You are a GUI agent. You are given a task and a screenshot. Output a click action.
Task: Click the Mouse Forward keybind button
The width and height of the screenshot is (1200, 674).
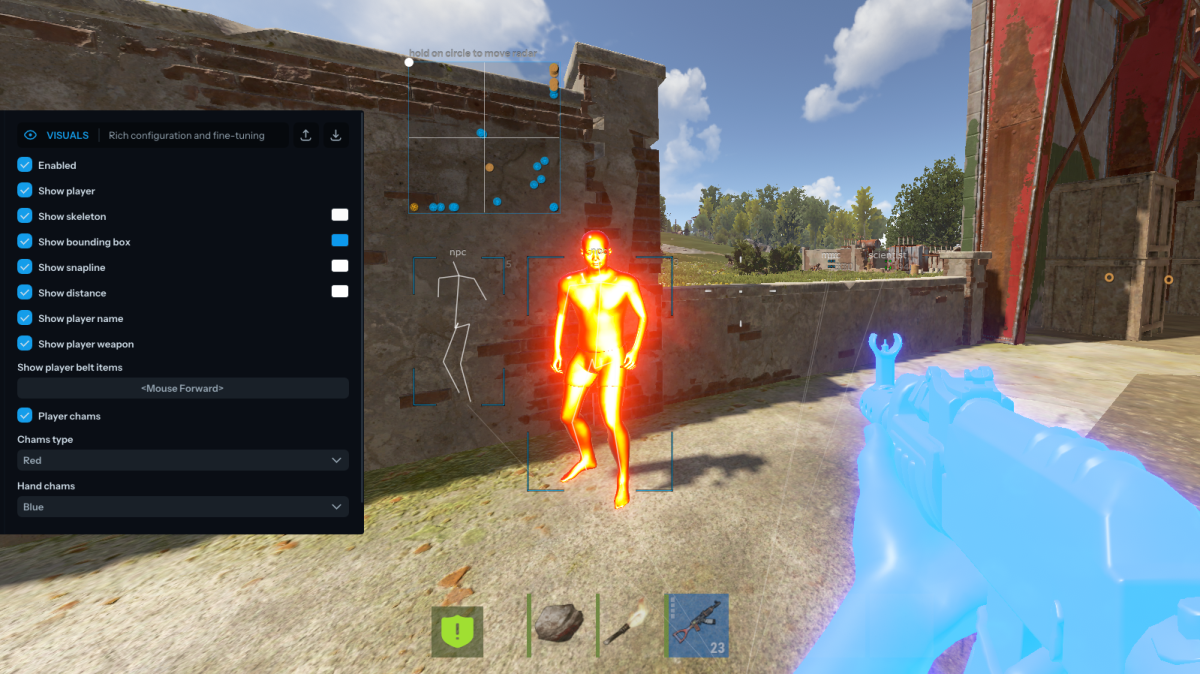(183, 388)
